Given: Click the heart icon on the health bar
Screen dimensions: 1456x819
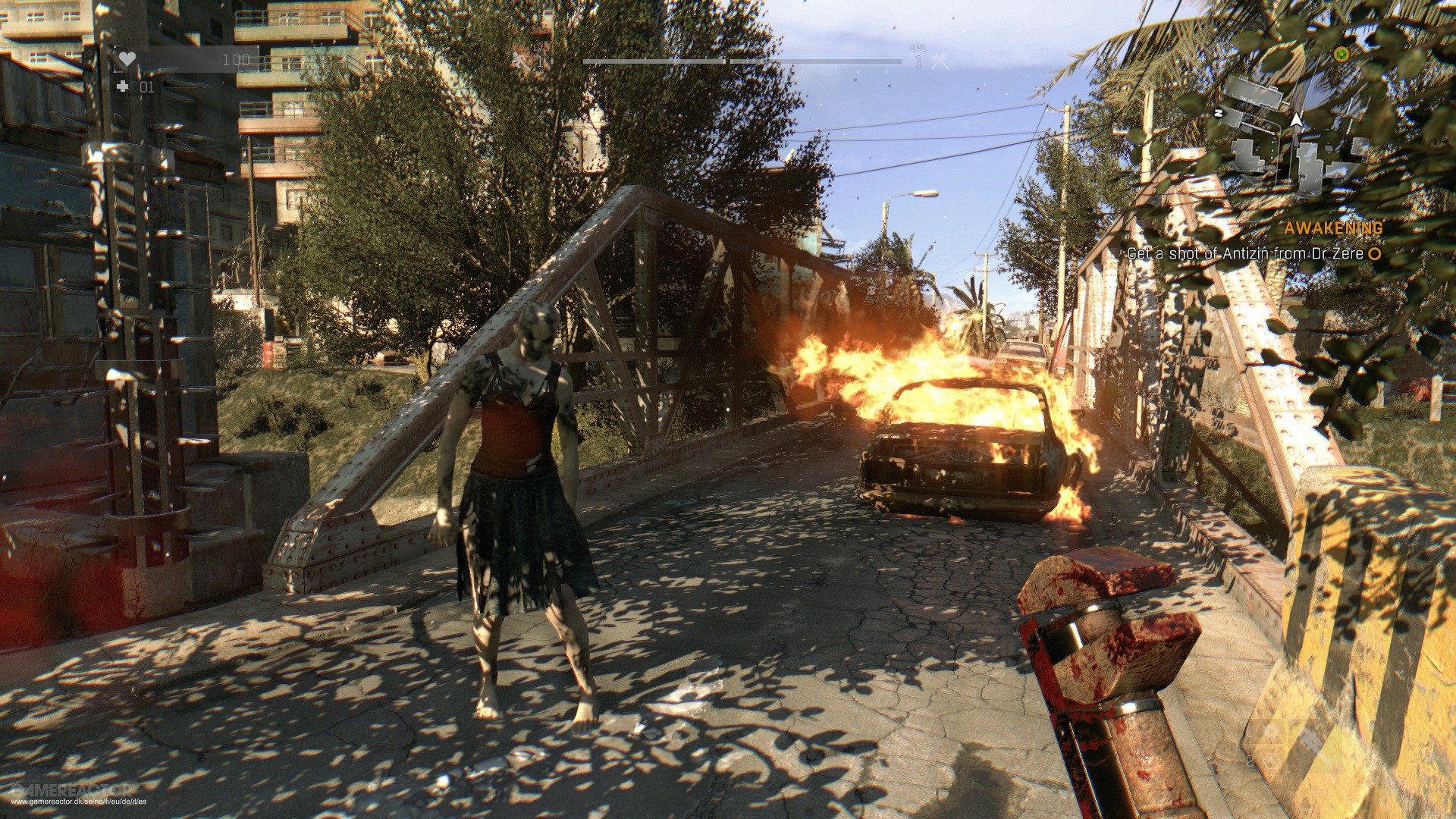Looking at the screenshot, I should [127, 59].
